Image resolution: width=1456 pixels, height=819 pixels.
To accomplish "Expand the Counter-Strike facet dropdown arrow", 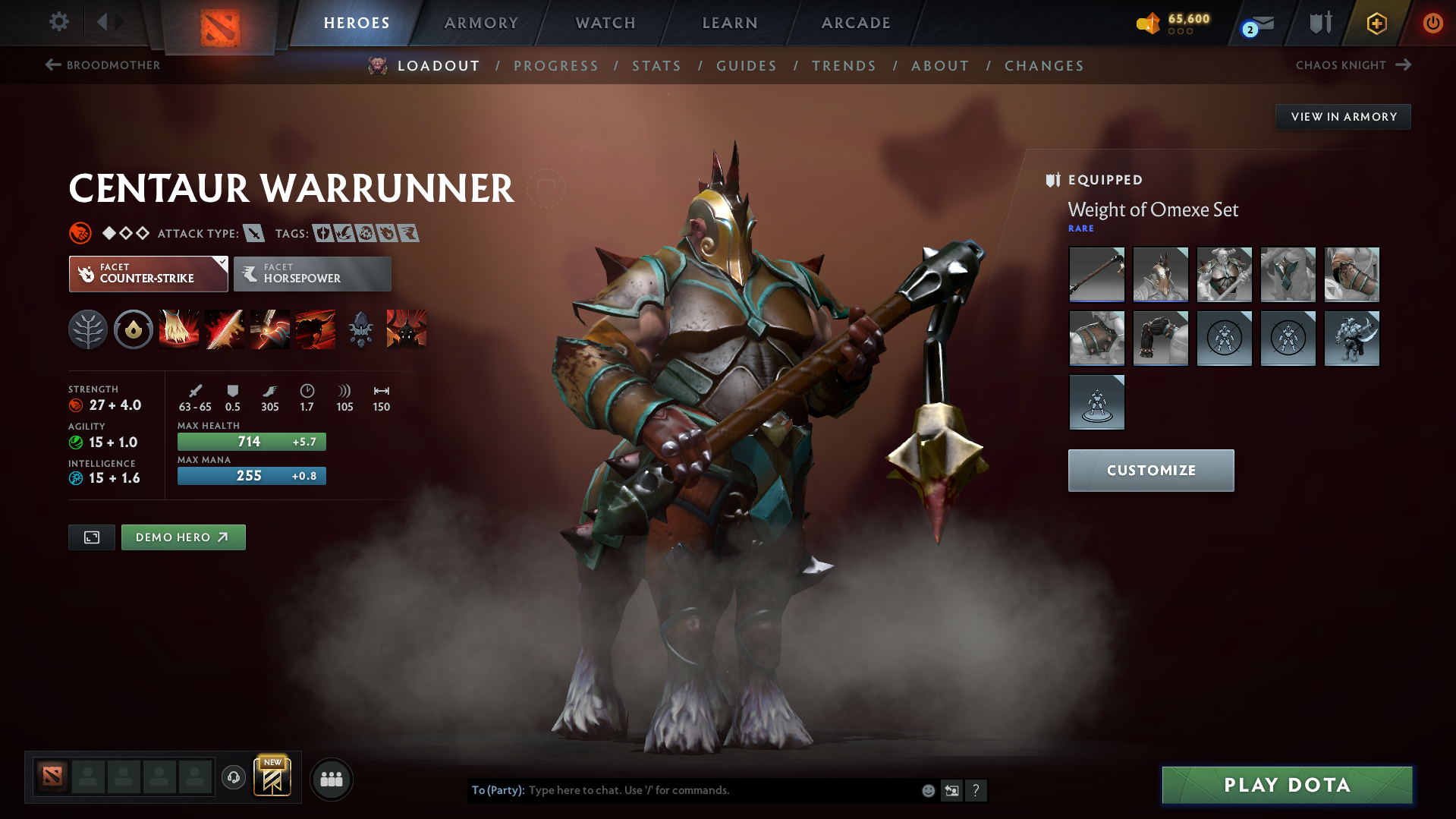I will [x=221, y=264].
